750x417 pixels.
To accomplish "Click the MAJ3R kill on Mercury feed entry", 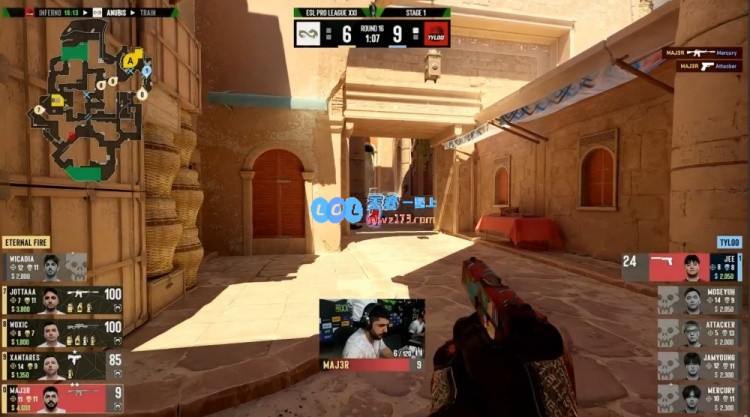I will [700, 52].
